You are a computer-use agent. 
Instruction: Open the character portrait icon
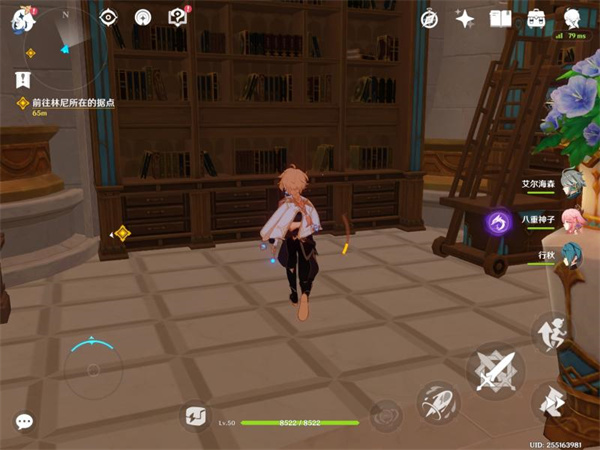pos(572,17)
